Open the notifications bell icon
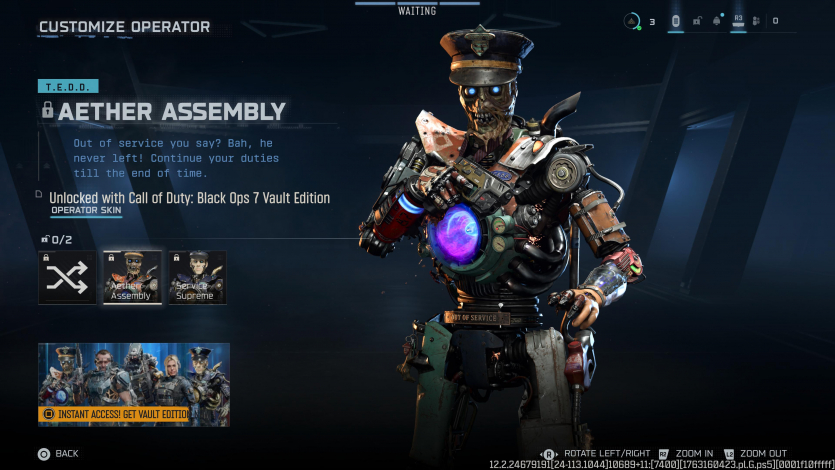 click(x=716, y=21)
